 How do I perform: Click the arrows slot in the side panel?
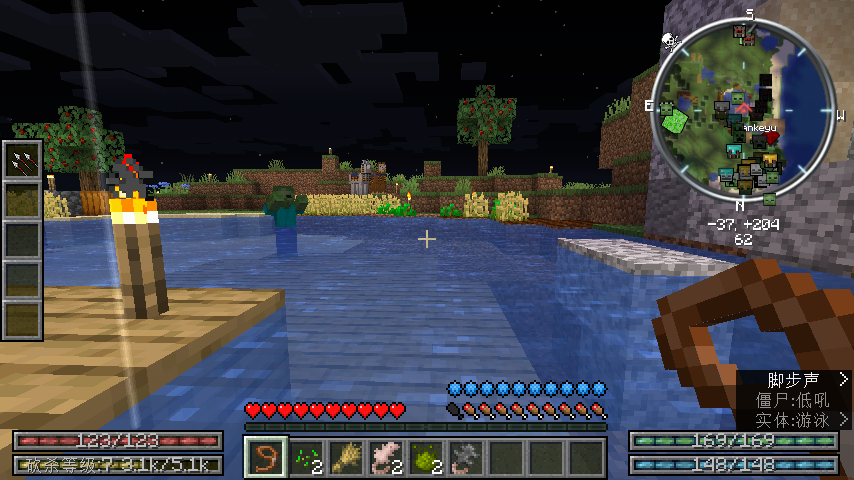tap(22, 160)
